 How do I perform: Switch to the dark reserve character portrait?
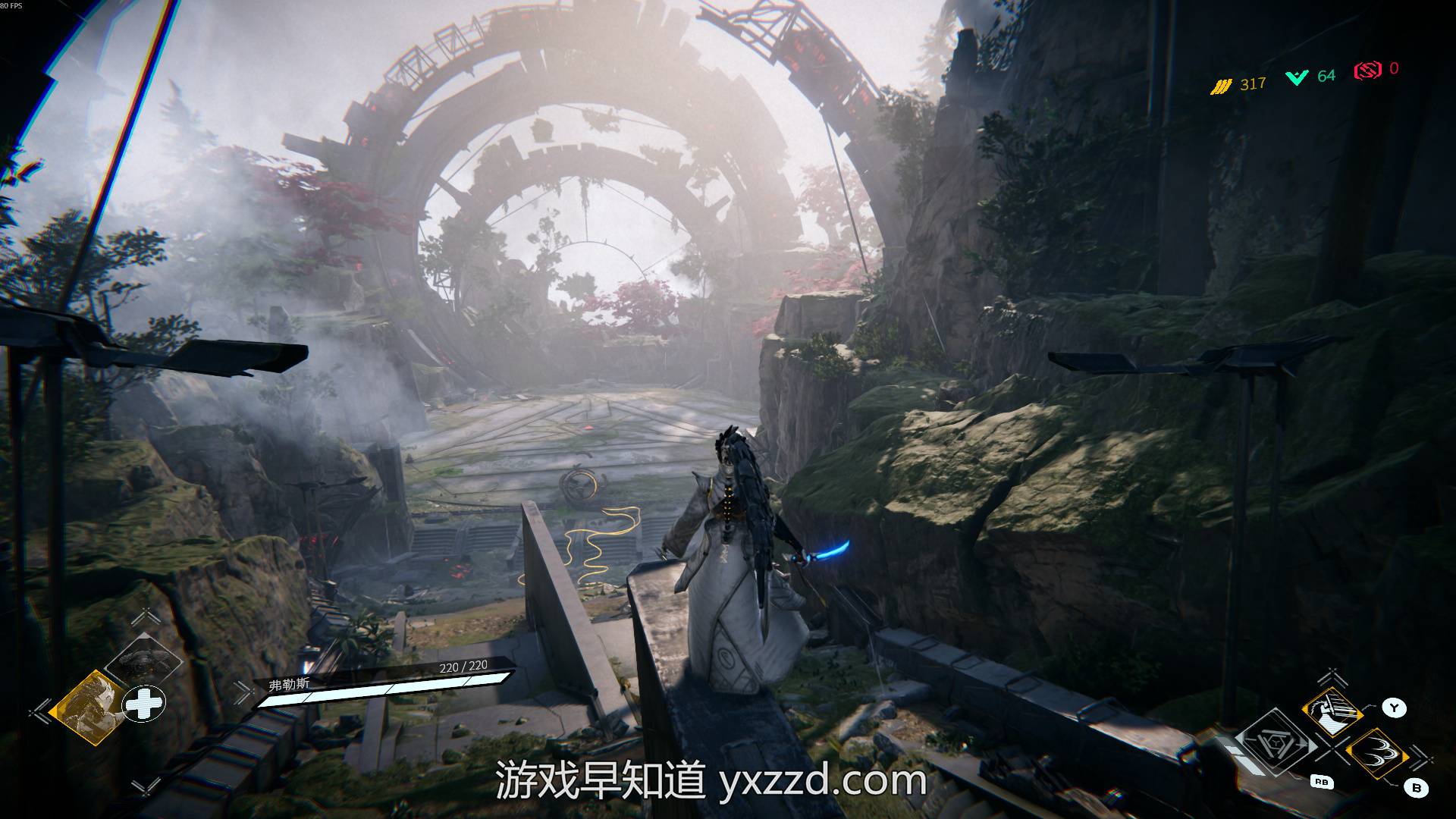[143, 663]
